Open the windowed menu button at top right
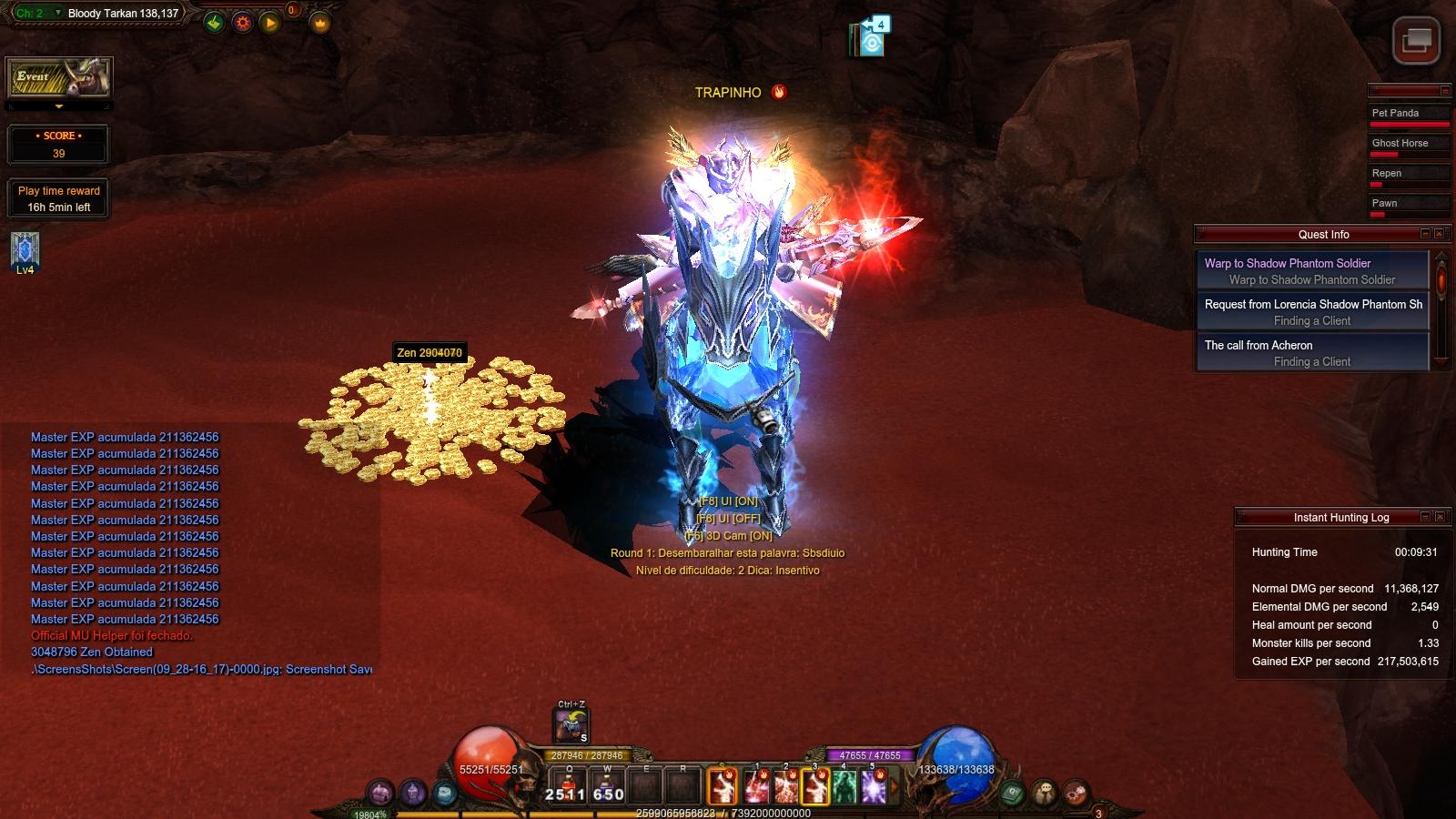 1416,41
